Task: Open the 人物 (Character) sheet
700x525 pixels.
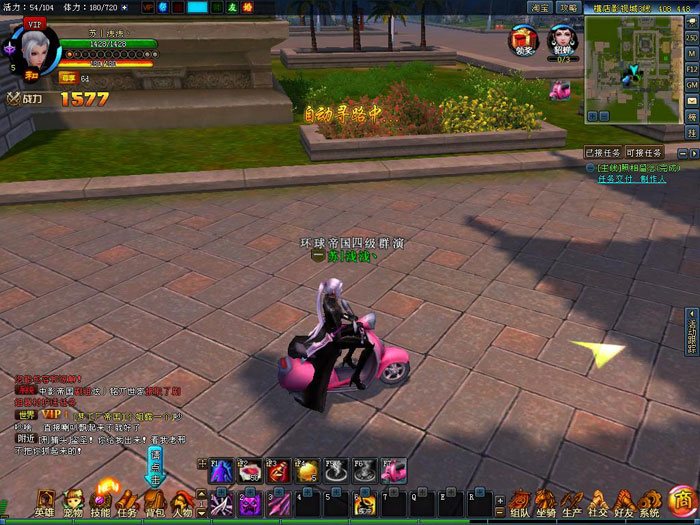Action: (x=181, y=502)
